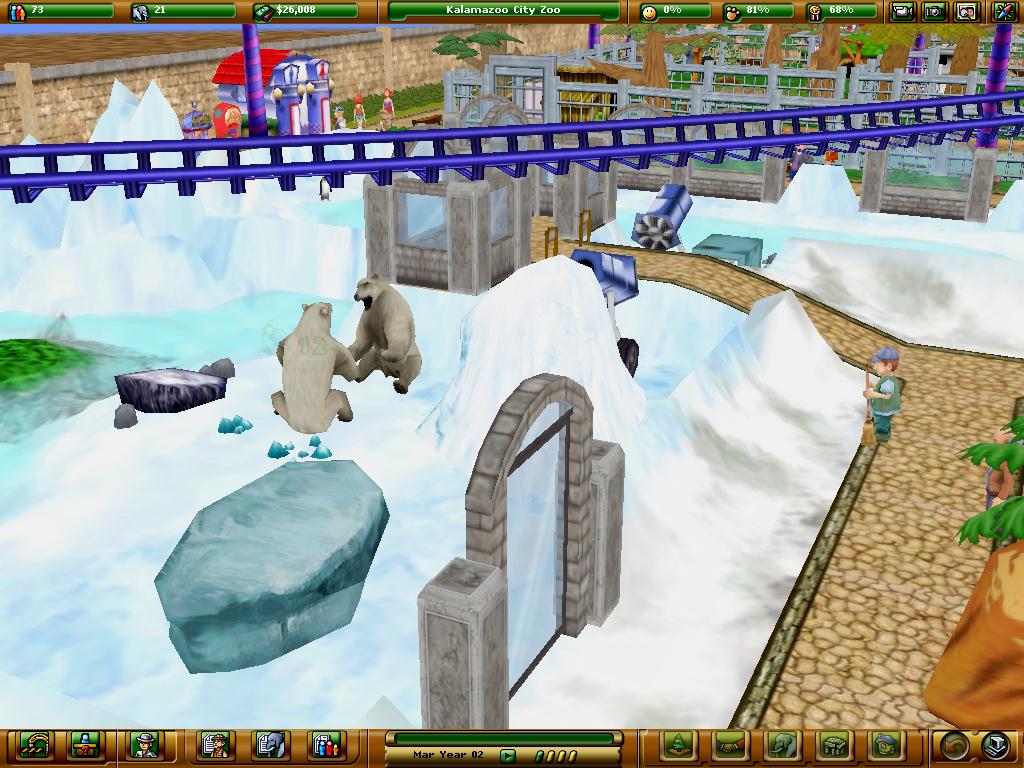This screenshot has height=768, width=1024.
Task: Open the zoo entrance gate panel
Action: point(35,745)
